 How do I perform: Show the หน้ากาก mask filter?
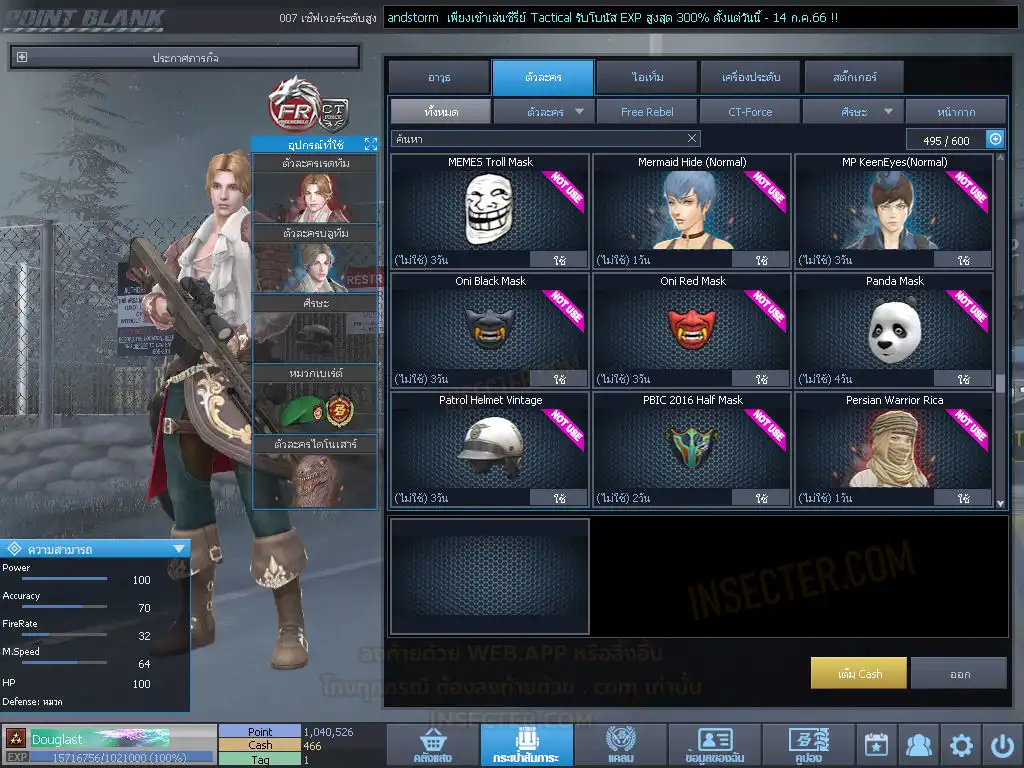point(956,112)
